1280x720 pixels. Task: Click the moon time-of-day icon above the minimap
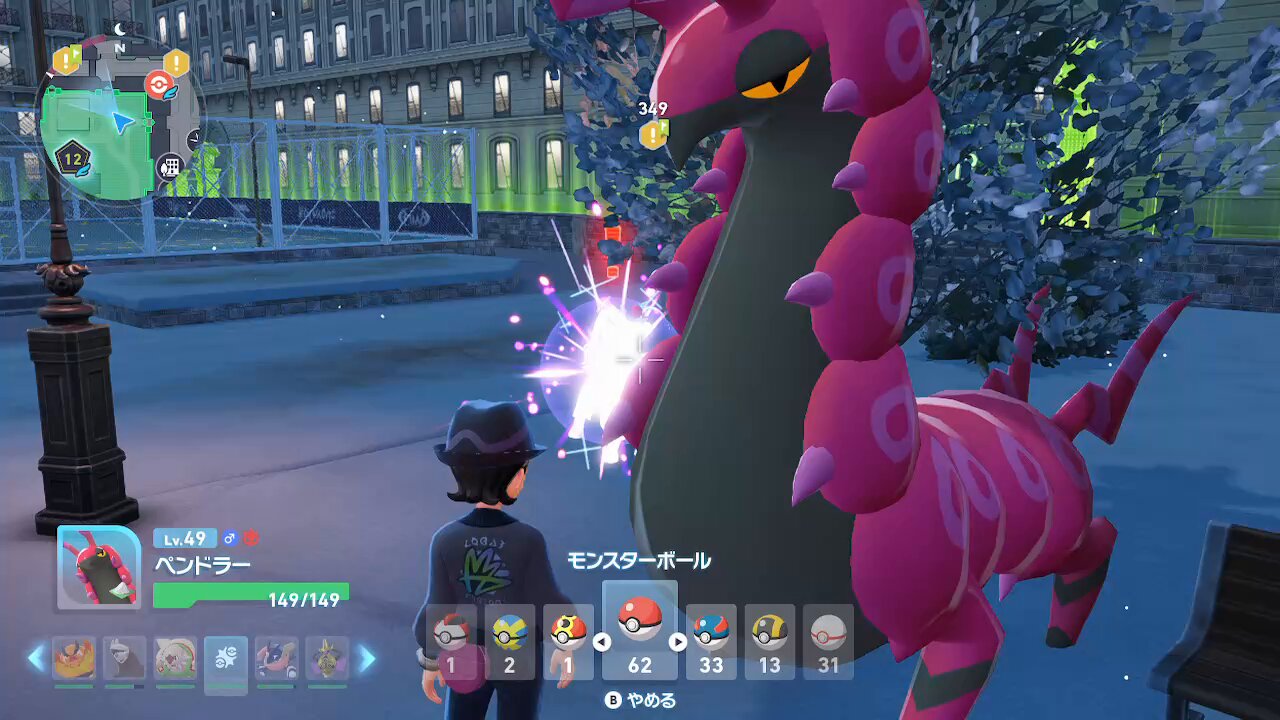[x=120, y=27]
